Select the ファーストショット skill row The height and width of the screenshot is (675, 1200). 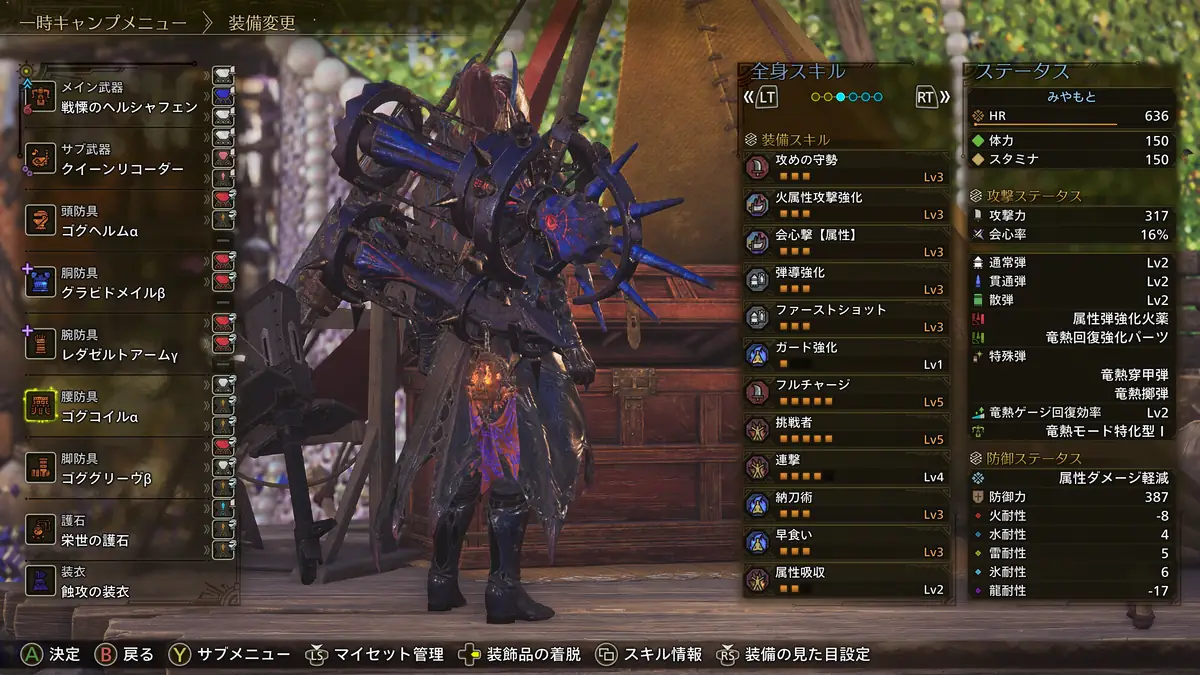845,318
